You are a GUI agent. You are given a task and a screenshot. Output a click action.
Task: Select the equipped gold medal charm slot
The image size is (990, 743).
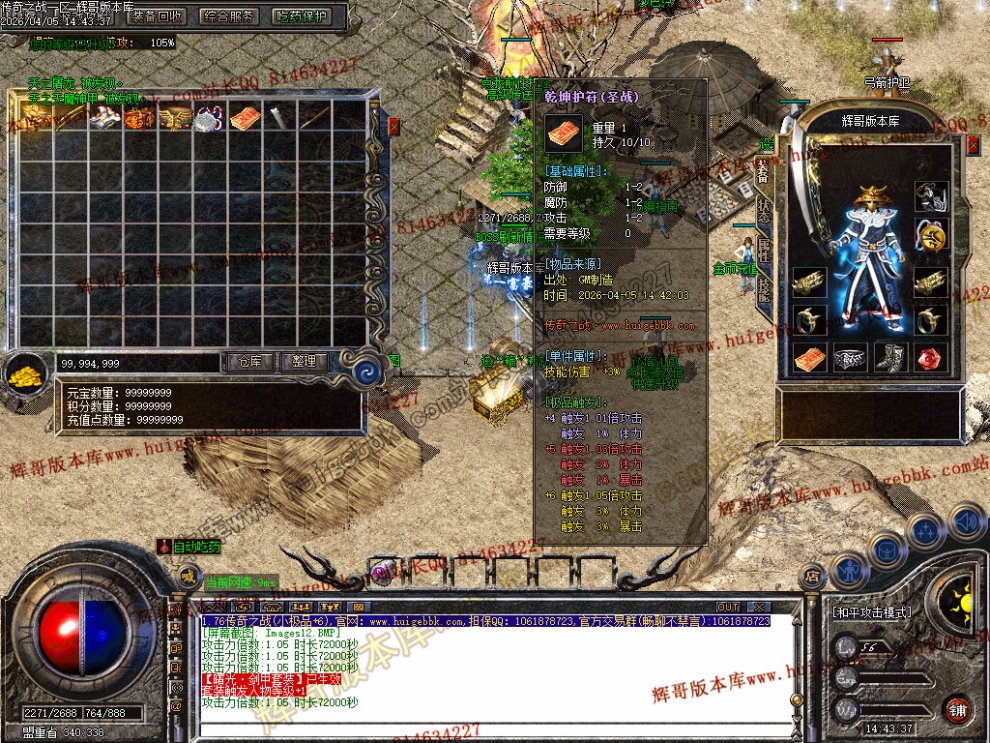(931, 237)
